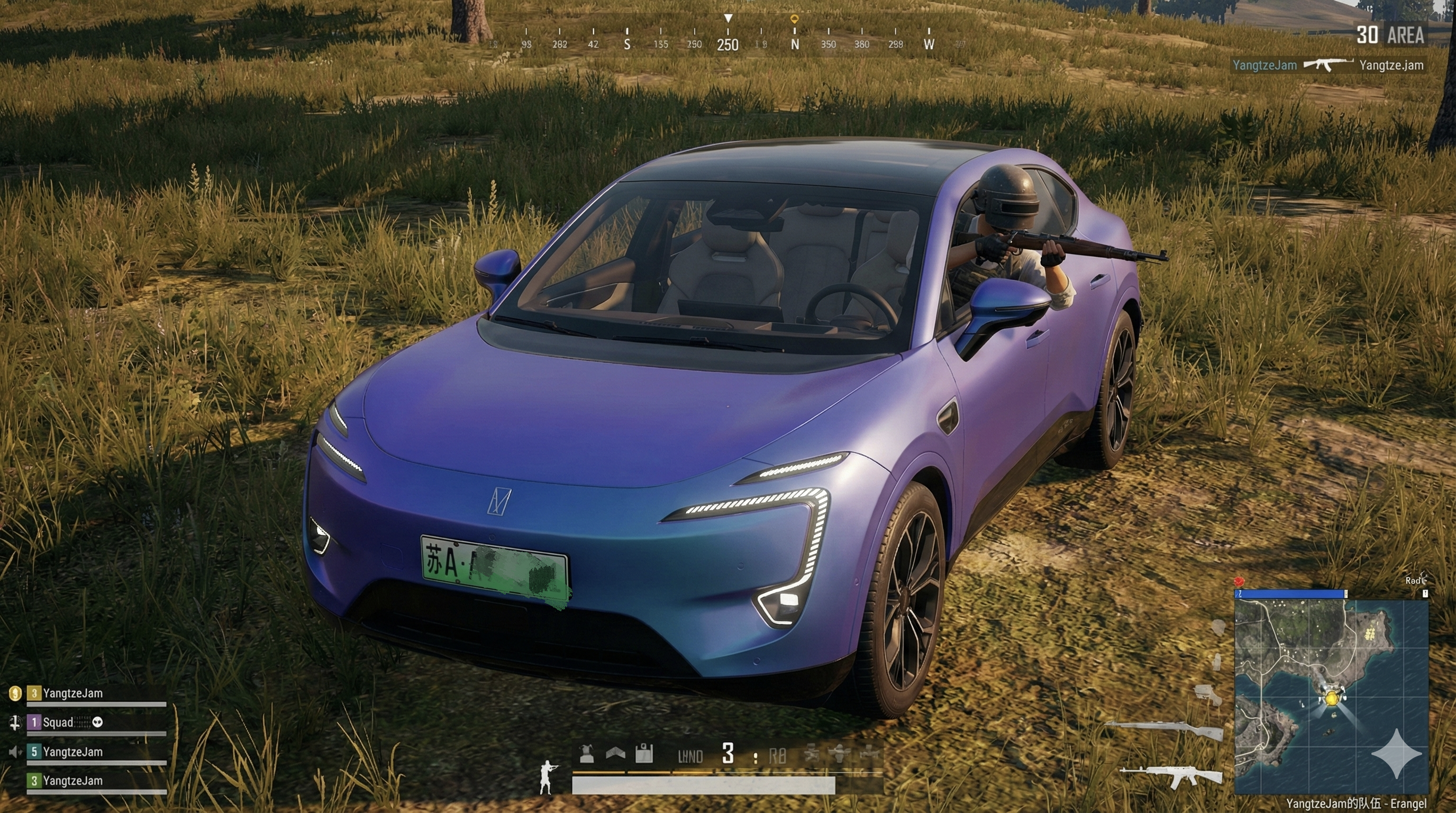
Task: Switch to the assault rifle weapon slot
Action: pos(1171,776)
